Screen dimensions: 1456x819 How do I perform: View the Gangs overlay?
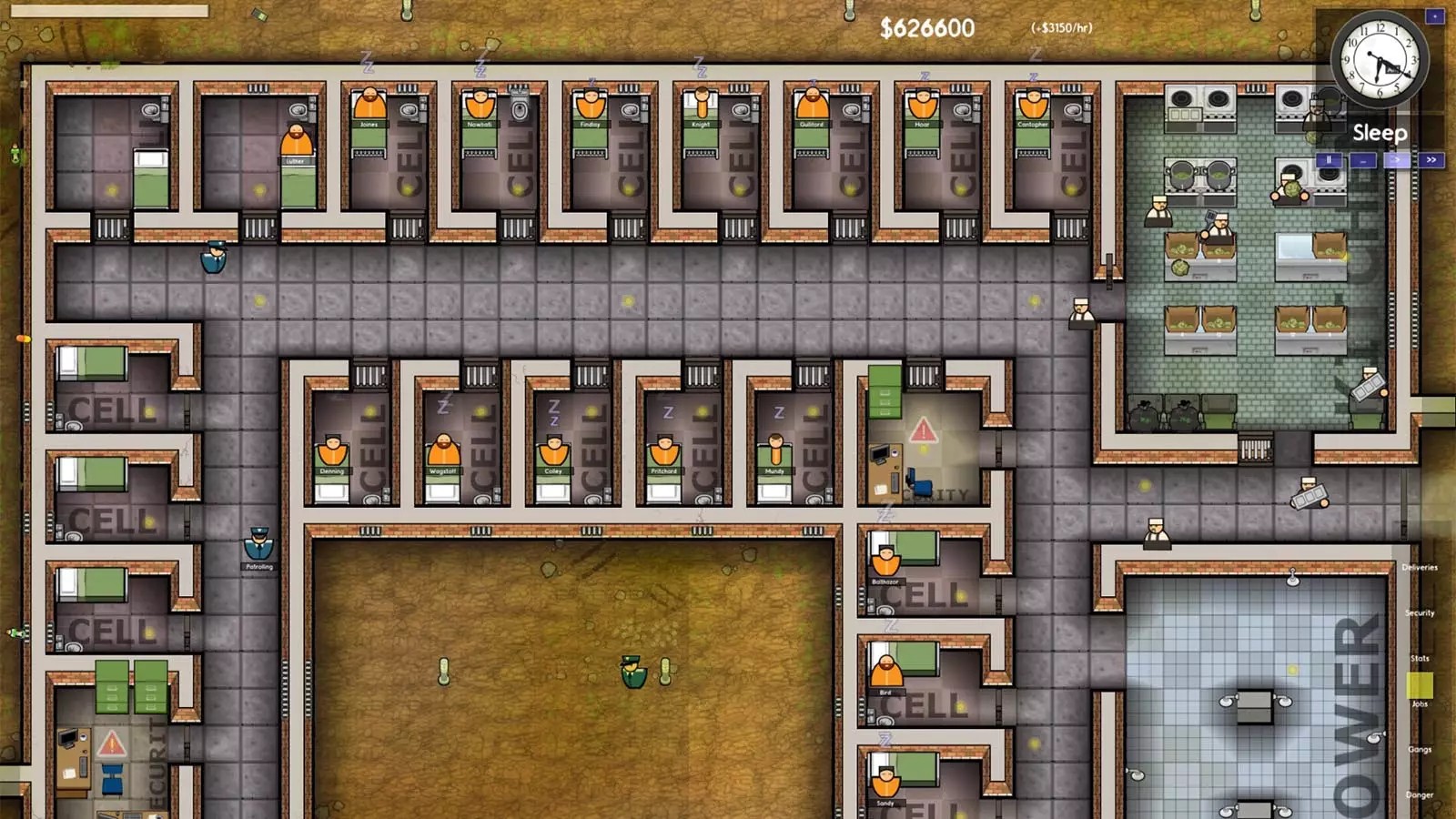[x=1420, y=749]
